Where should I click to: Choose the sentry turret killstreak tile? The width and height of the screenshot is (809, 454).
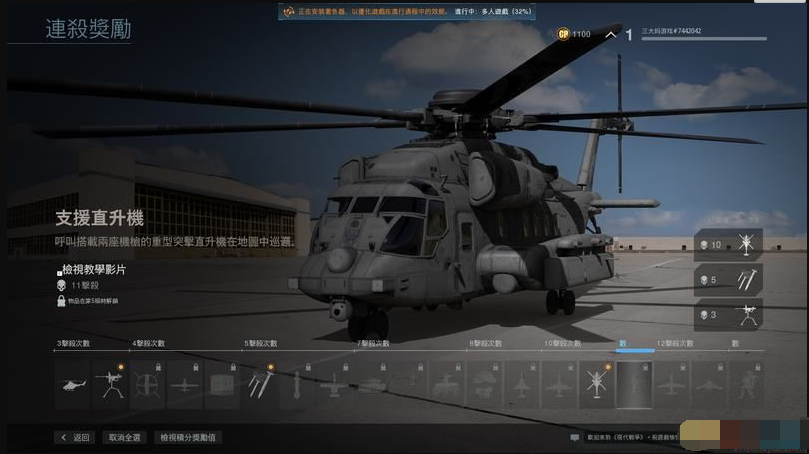[110, 385]
